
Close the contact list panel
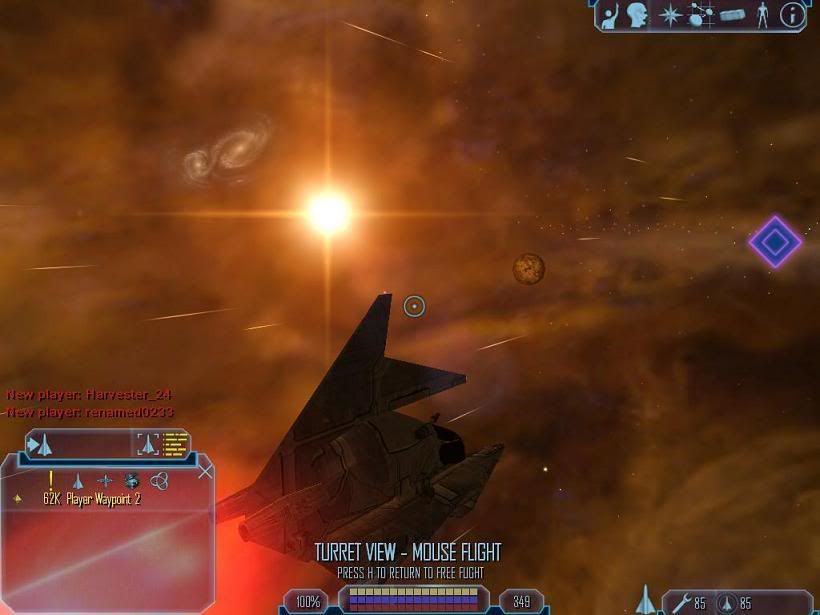(205, 470)
